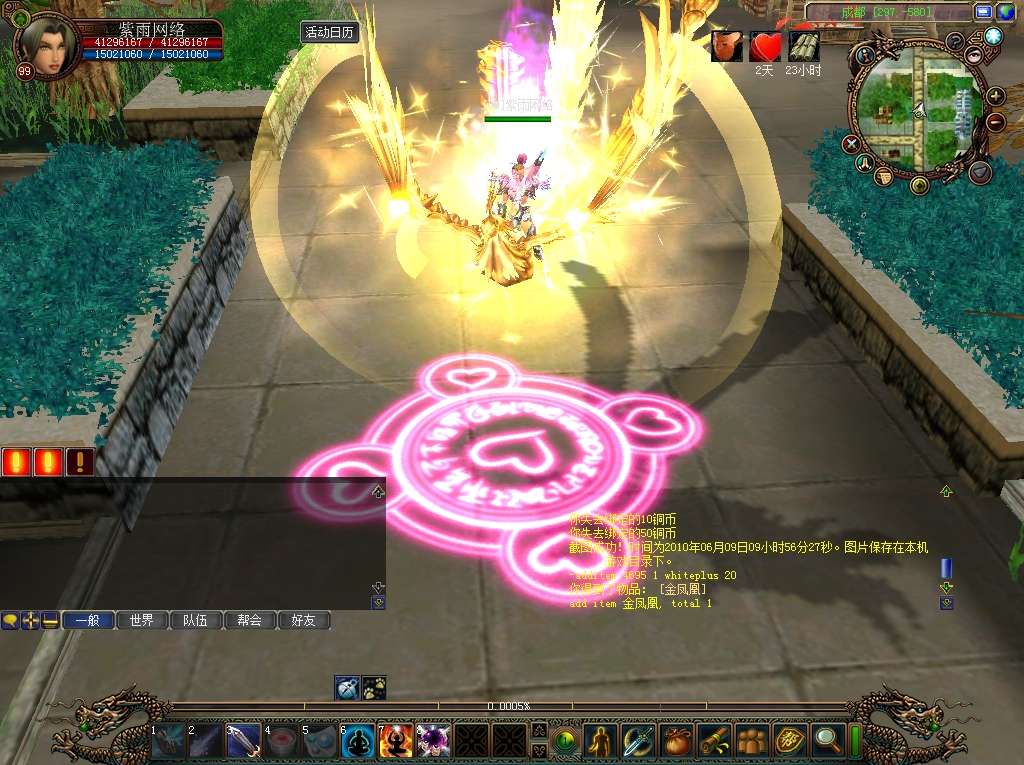
Task: Click the question mark help button
Action: pos(956,41)
